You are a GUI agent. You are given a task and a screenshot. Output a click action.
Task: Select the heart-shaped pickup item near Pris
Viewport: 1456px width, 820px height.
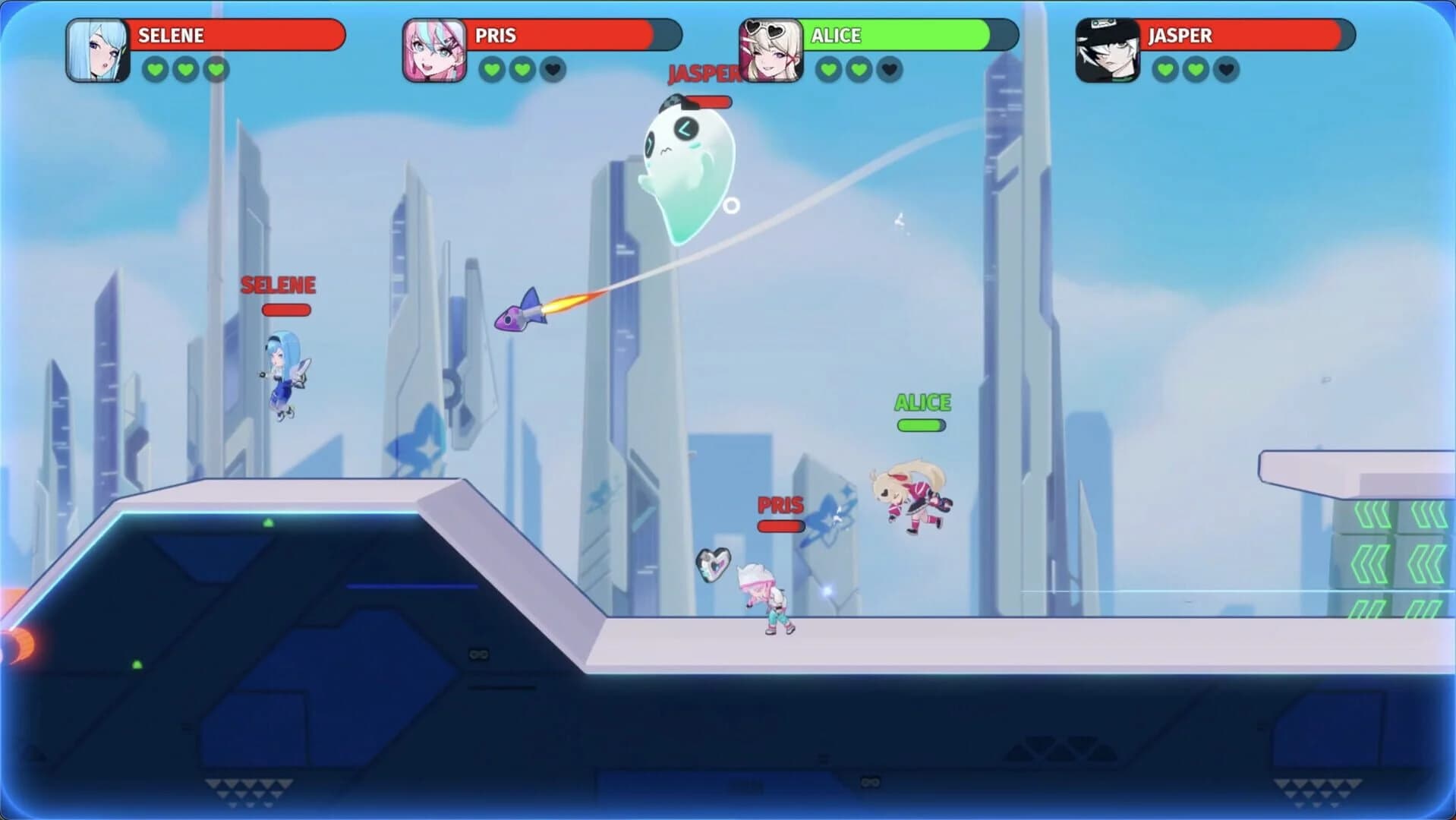point(714,565)
